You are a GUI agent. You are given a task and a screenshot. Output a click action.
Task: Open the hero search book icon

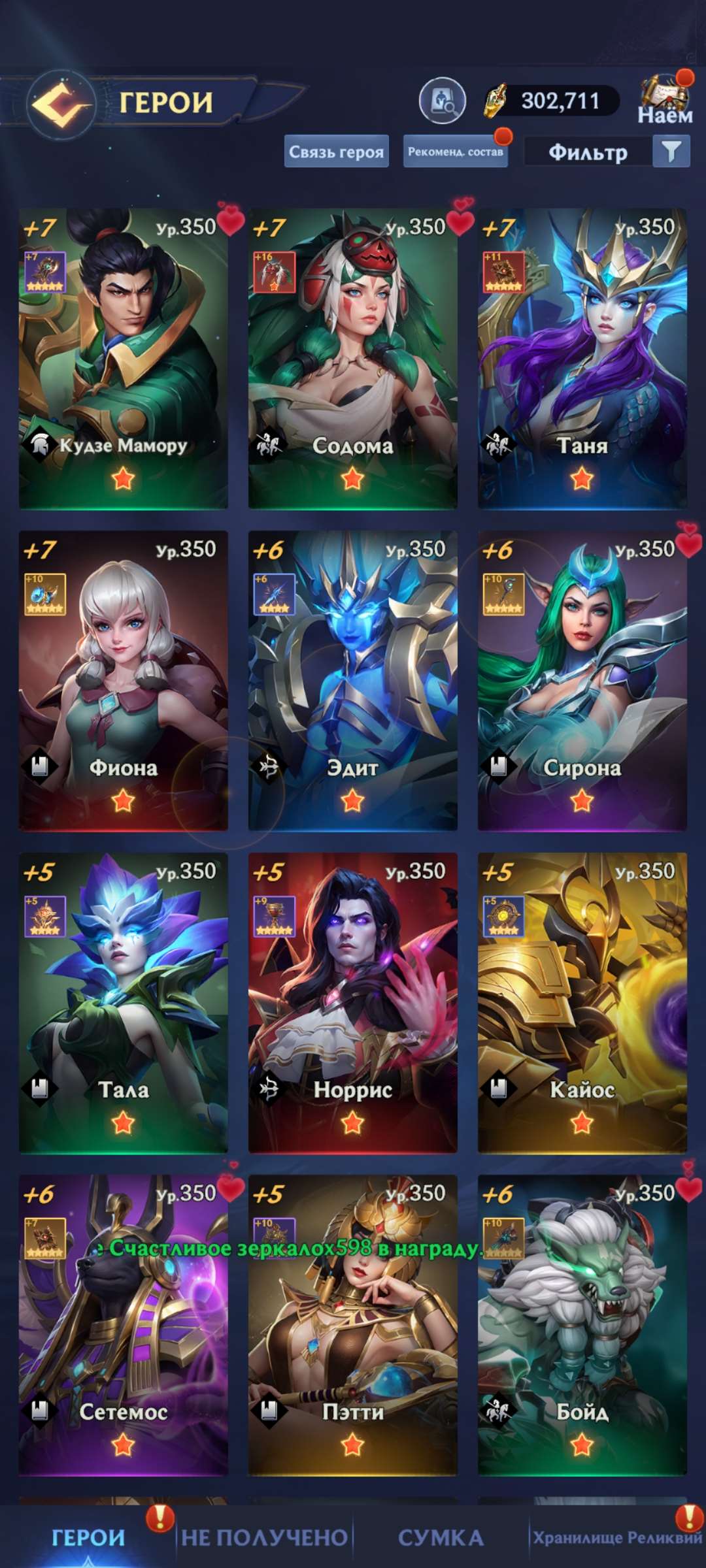[x=442, y=101]
